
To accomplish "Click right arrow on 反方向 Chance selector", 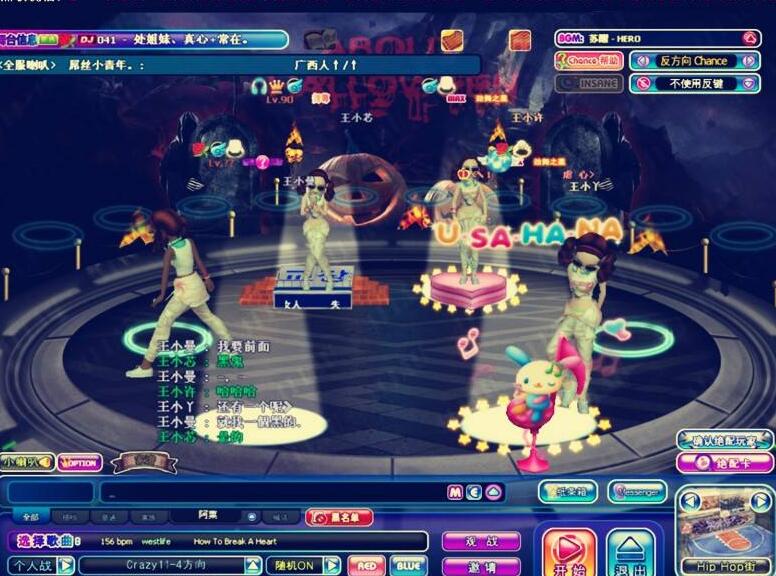I will [749, 61].
